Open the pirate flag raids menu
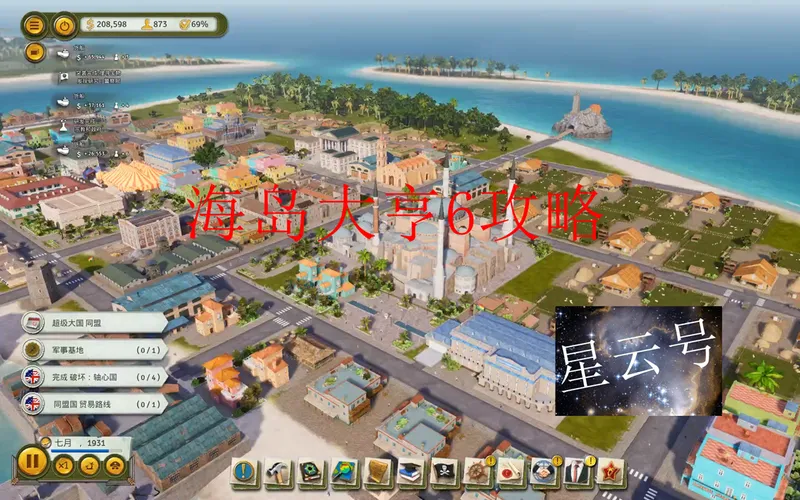Viewport: 800px width, 500px height. 444,472
